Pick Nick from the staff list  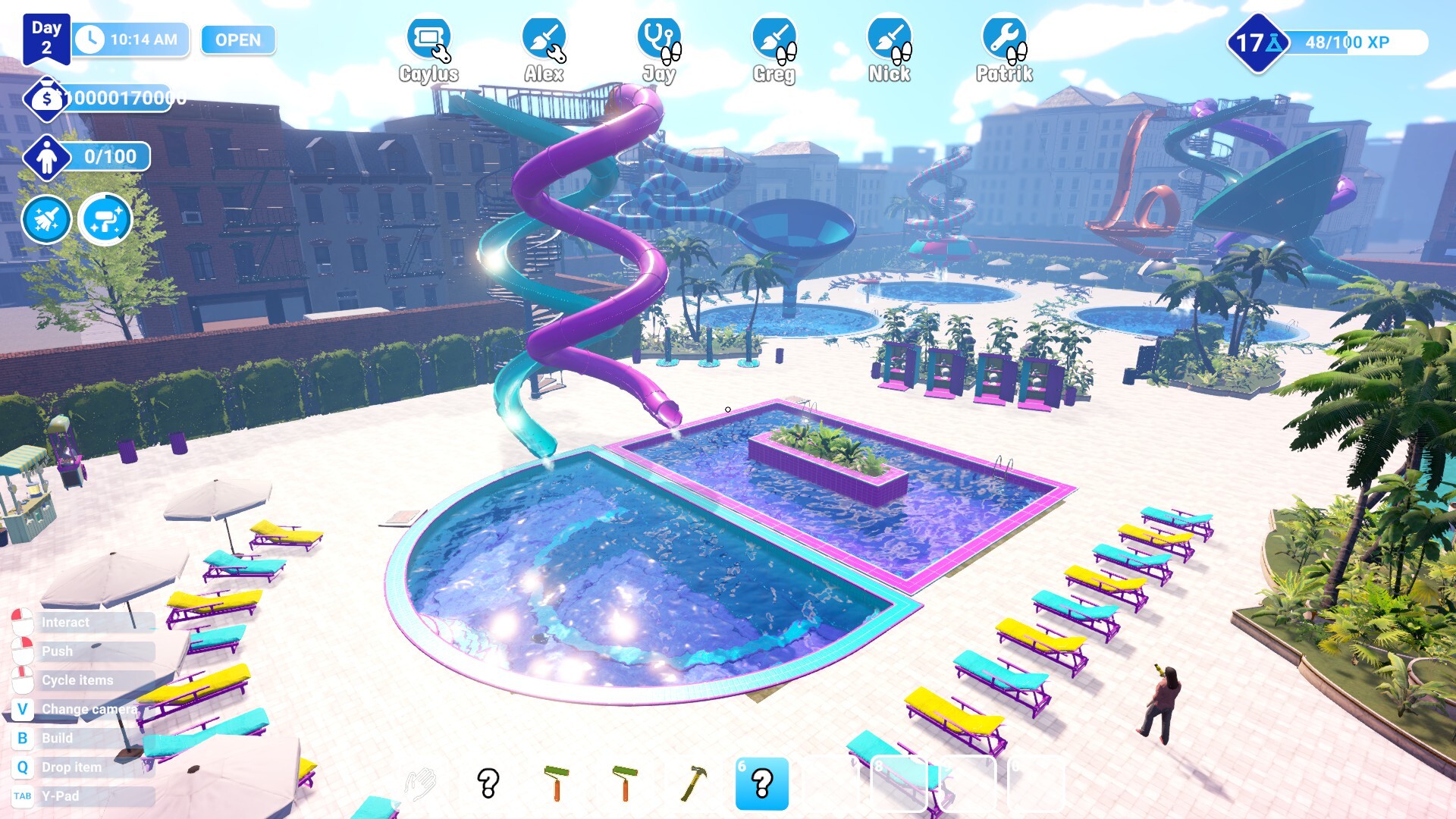(889, 38)
